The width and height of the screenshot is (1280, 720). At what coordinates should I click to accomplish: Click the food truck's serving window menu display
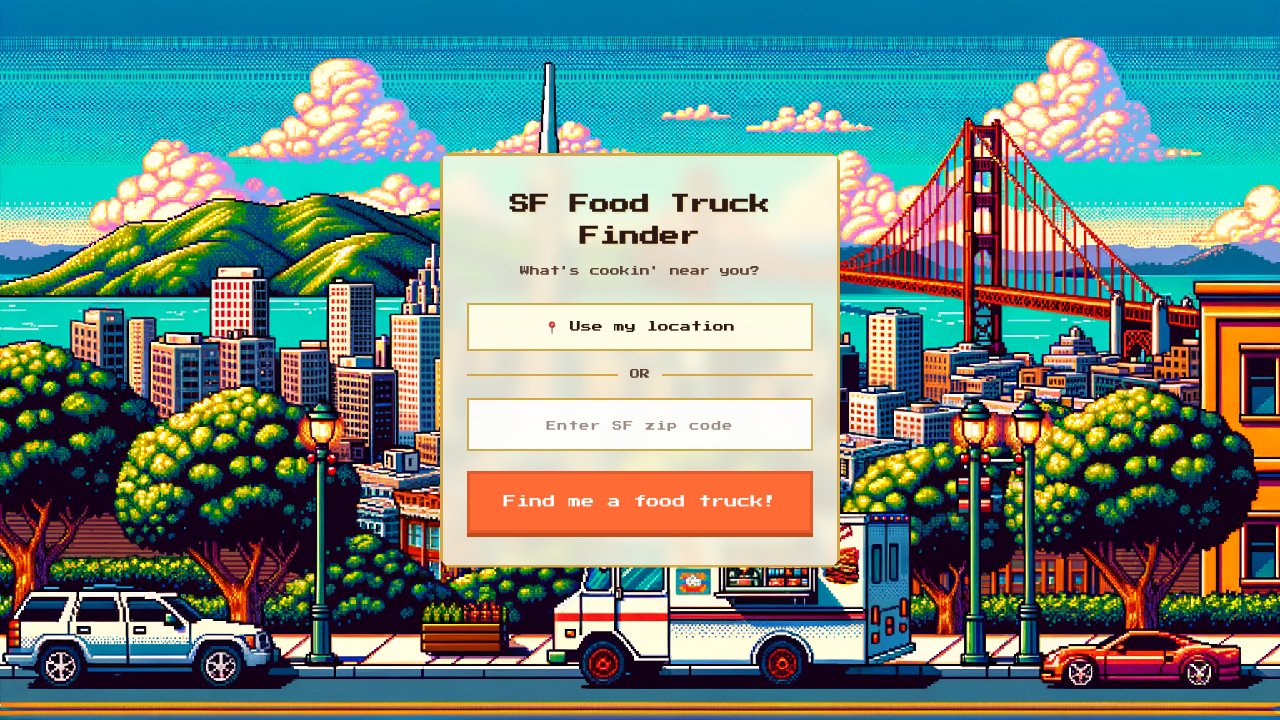click(x=785, y=578)
